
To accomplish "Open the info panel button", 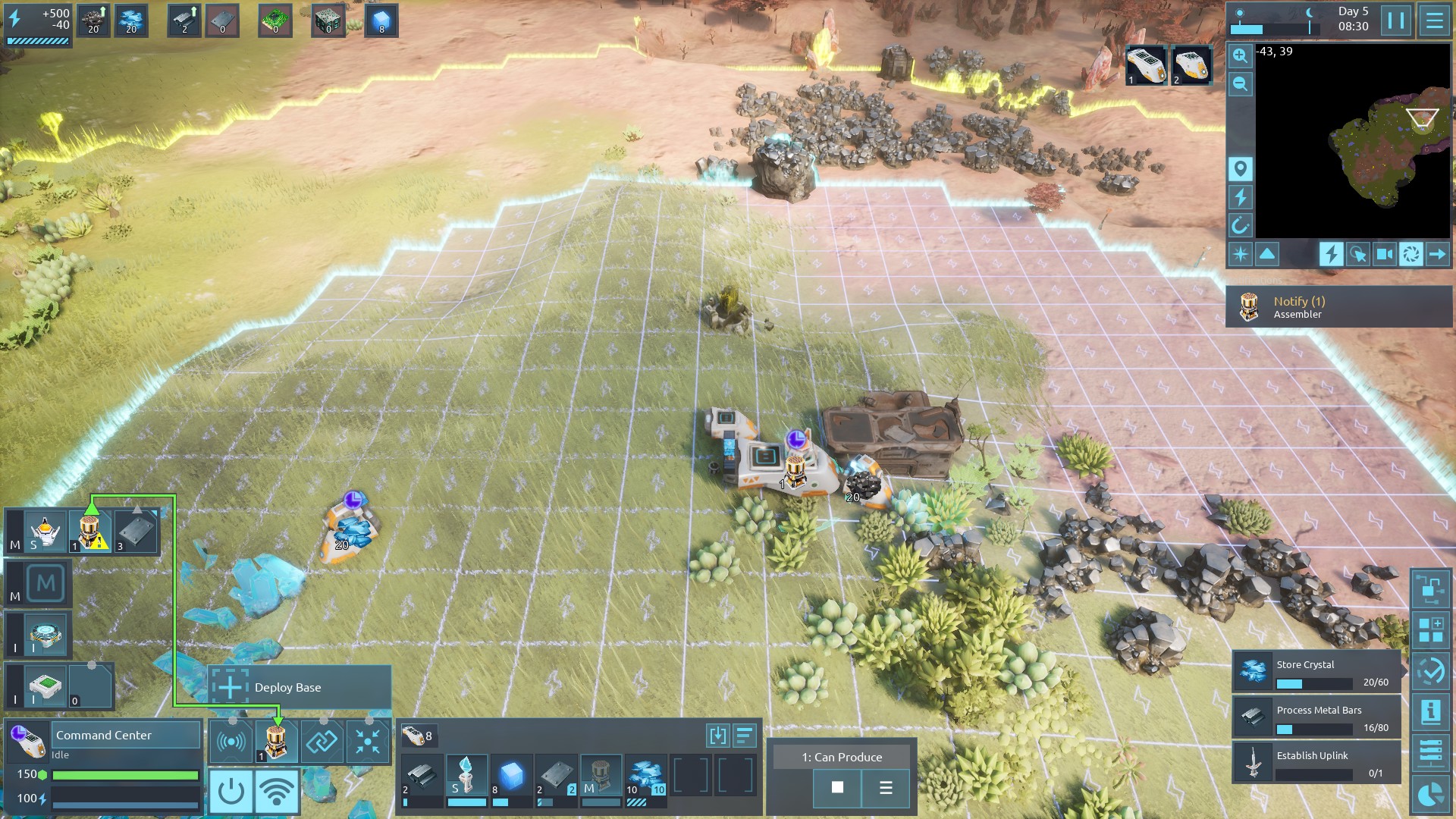I will pyautogui.click(x=1430, y=711).
